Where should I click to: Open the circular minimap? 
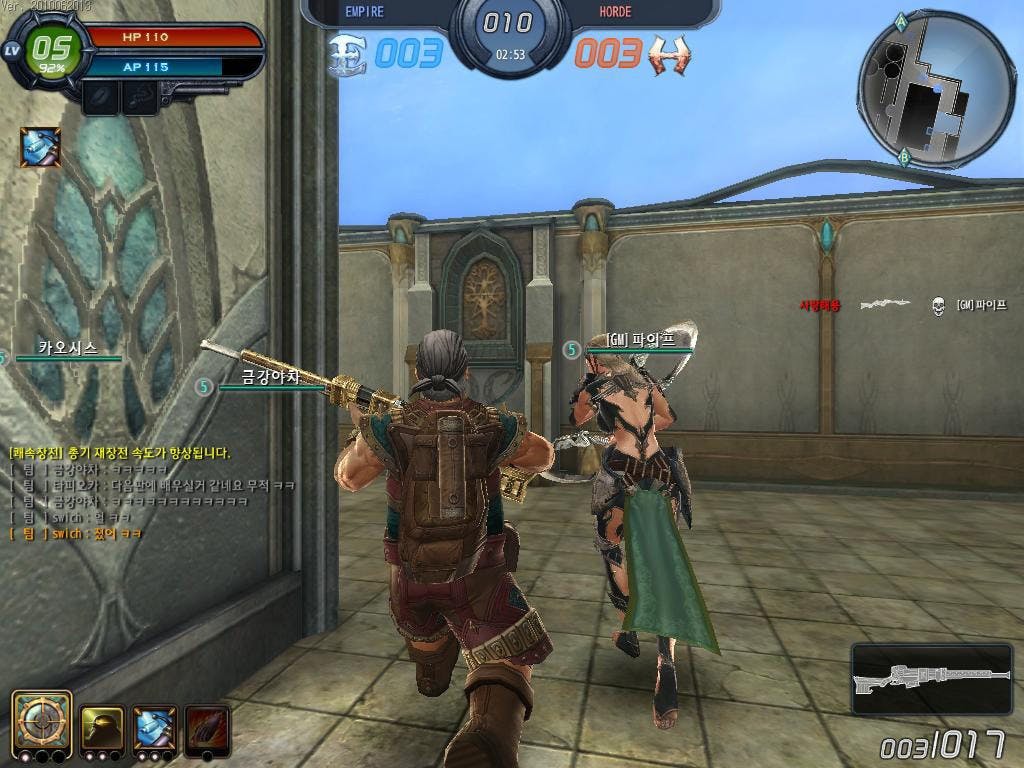(936, 90)
